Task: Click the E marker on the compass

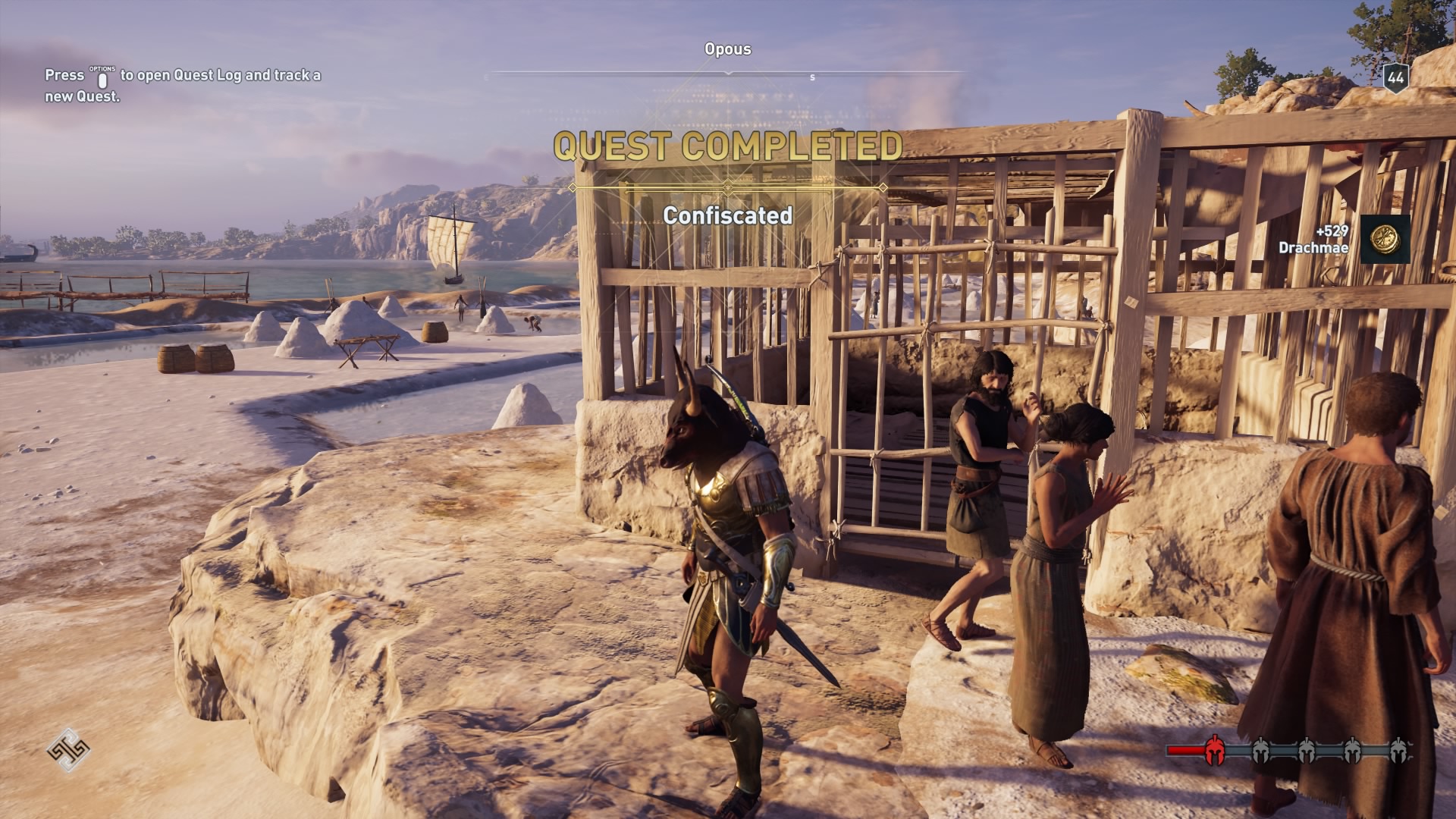Action: coord(485,76)
